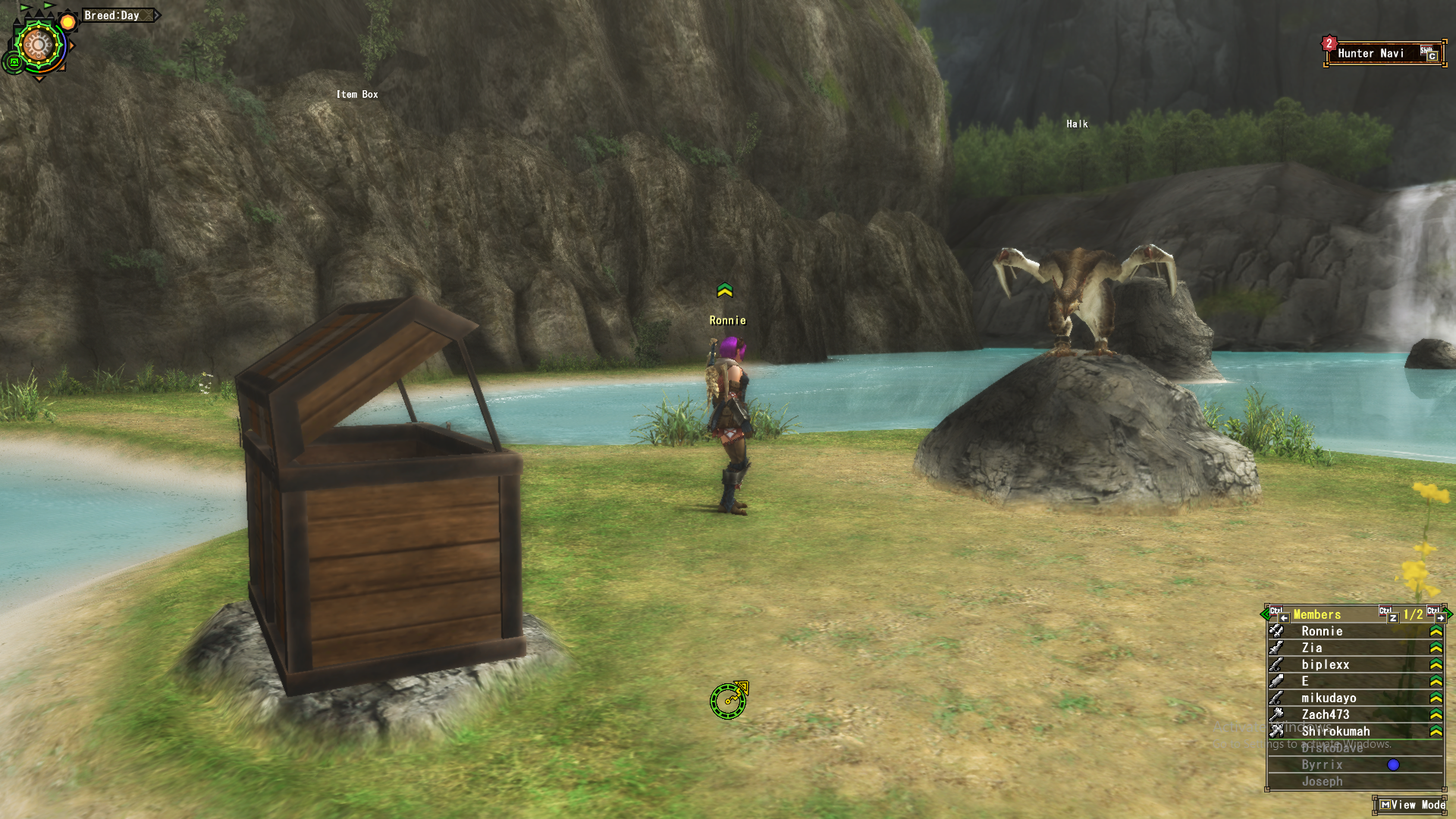Click the small green badge beside the clock
1456x819 pixels.
click(x=13, y=63)
